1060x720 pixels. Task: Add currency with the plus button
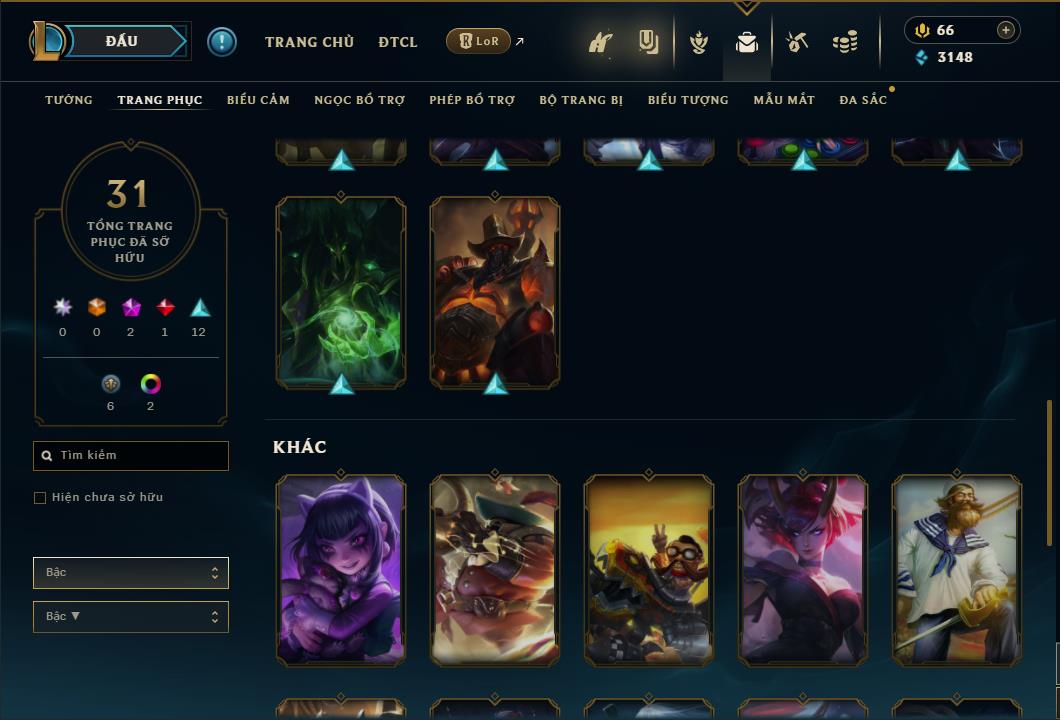(1006, 30)
